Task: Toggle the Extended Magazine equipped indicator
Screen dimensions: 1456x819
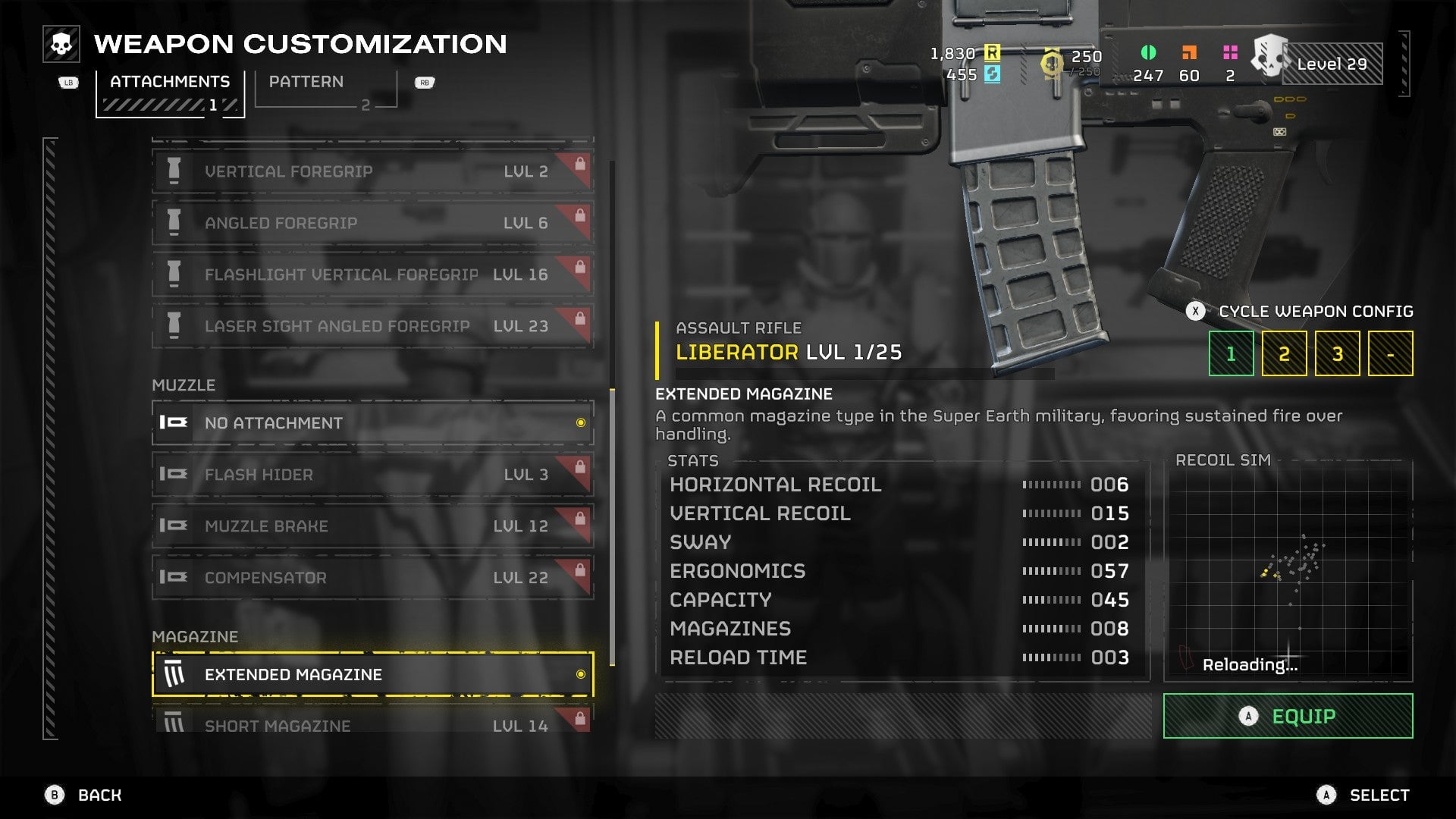Action: [582, 673]
